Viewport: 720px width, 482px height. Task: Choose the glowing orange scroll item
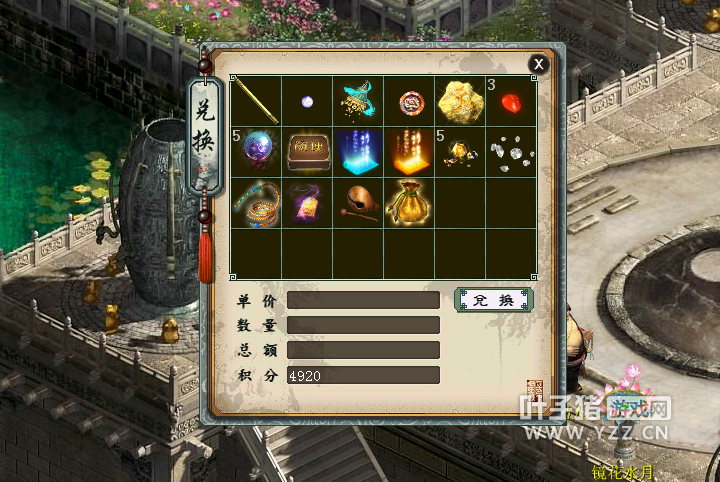(x=410, y=152)
